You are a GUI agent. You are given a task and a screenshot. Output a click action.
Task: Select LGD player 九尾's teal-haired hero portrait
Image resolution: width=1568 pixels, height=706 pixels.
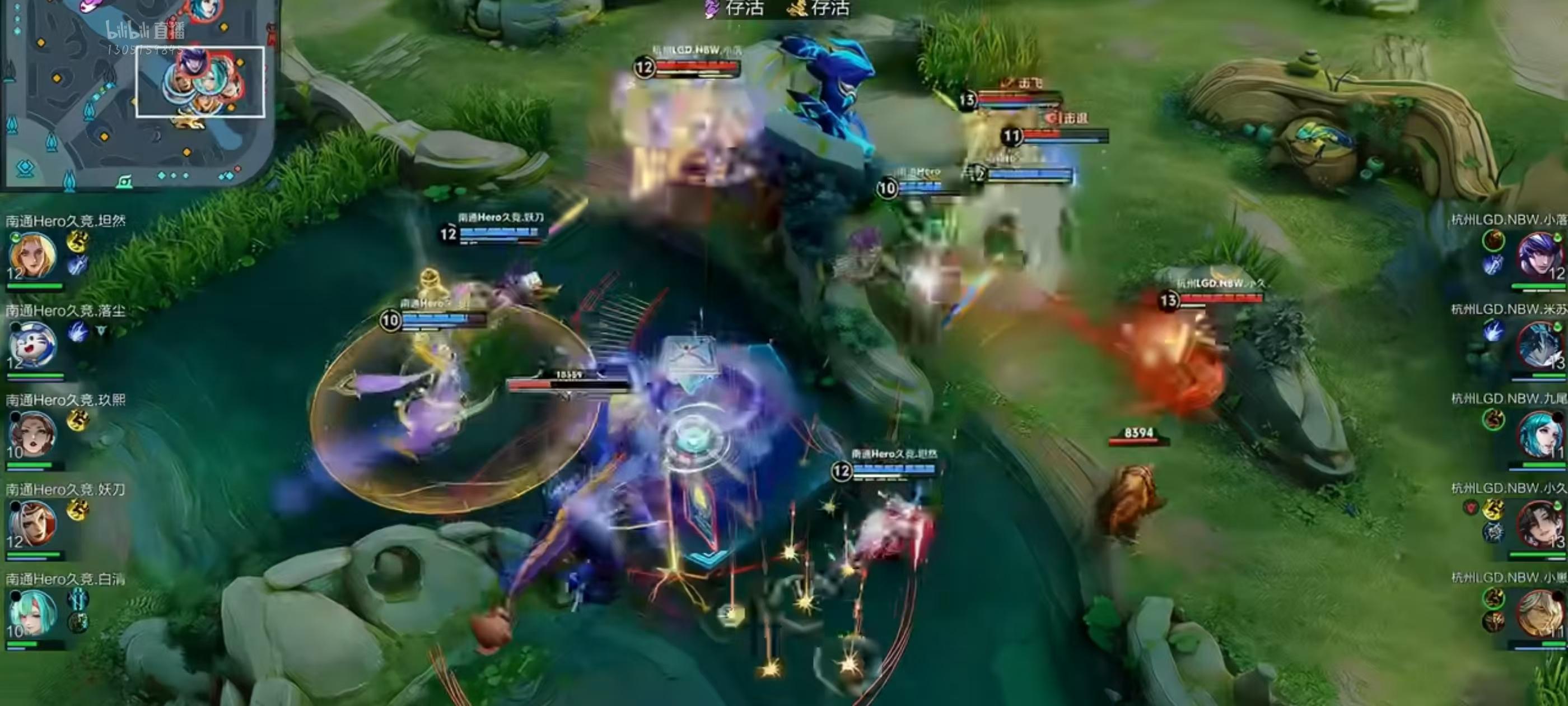(1539, 434)
